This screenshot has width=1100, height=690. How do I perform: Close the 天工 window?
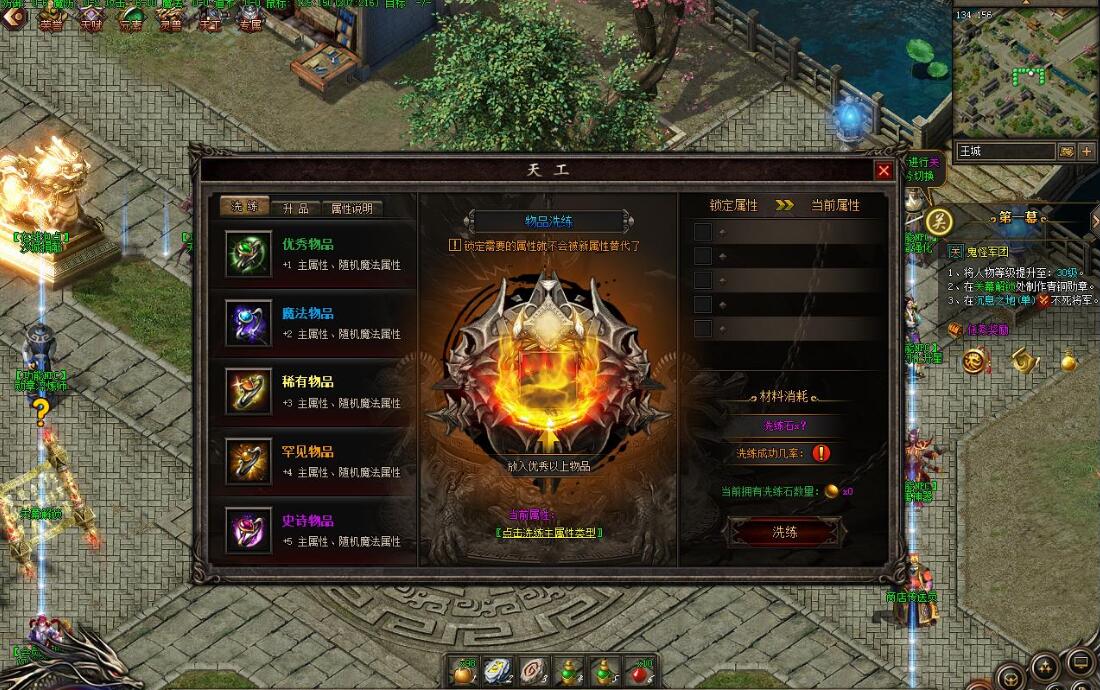[883, 171]
